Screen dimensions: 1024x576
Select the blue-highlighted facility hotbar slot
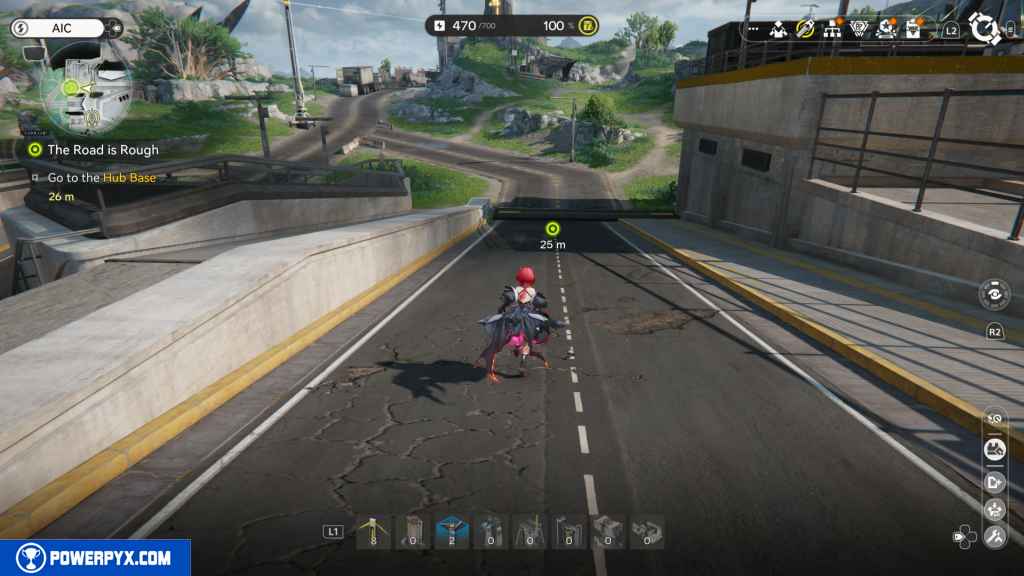(x=450, y=532)
